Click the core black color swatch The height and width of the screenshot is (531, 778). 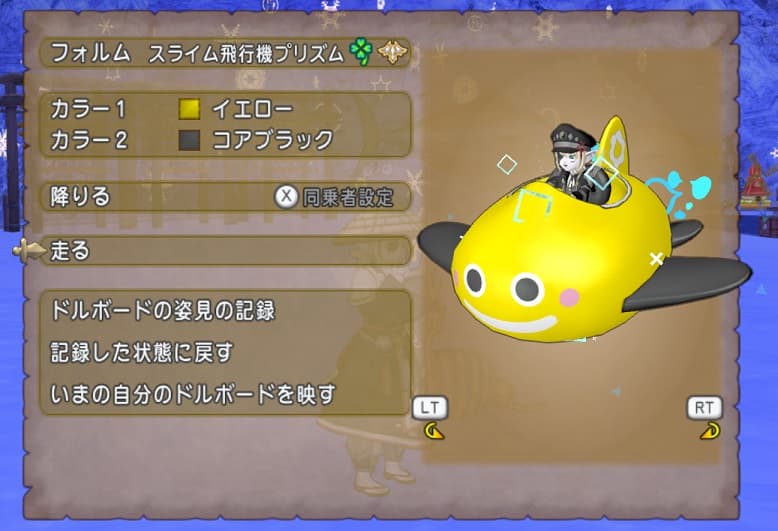189,139
